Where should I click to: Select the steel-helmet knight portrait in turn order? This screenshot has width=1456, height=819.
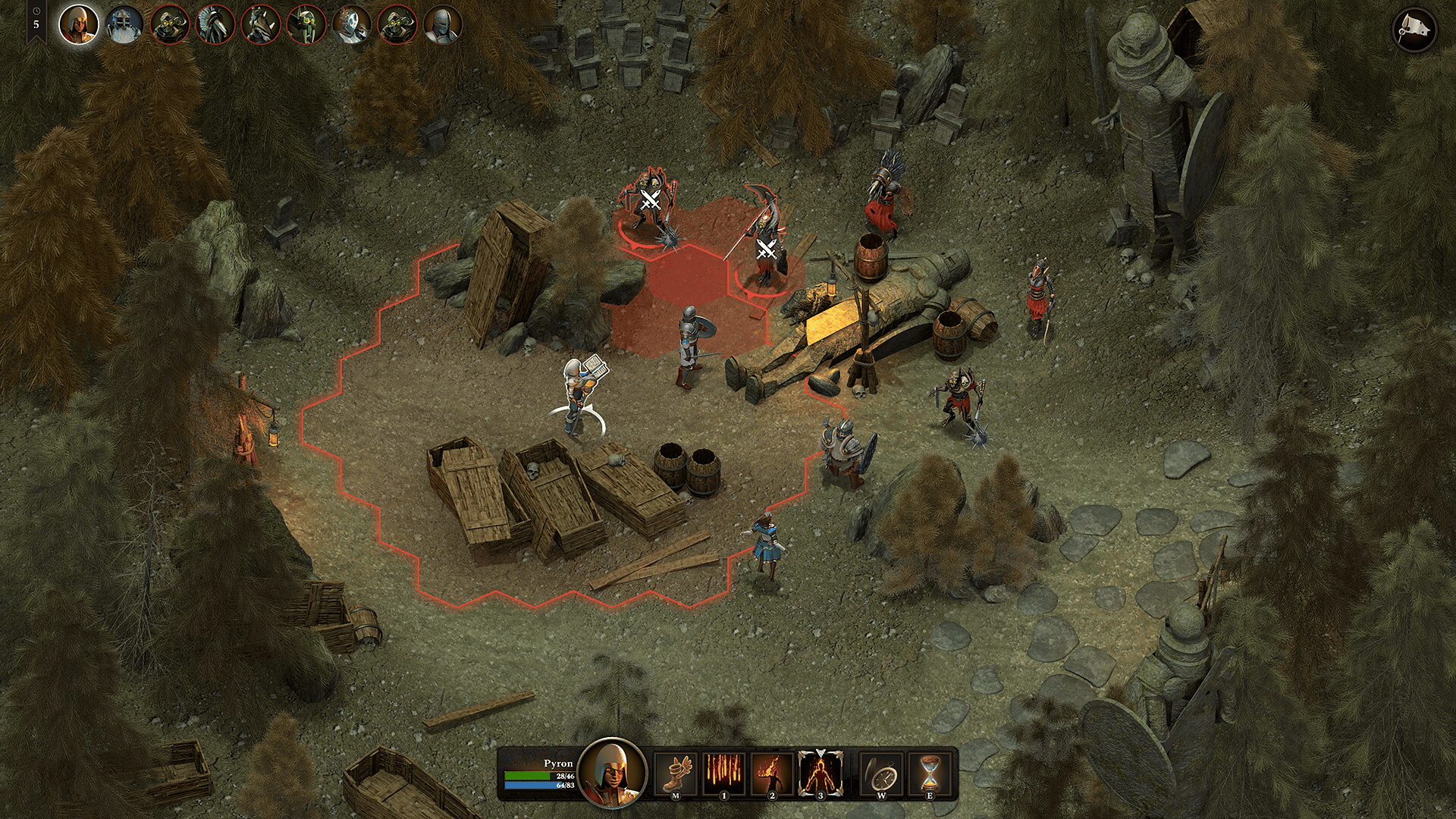442,25
